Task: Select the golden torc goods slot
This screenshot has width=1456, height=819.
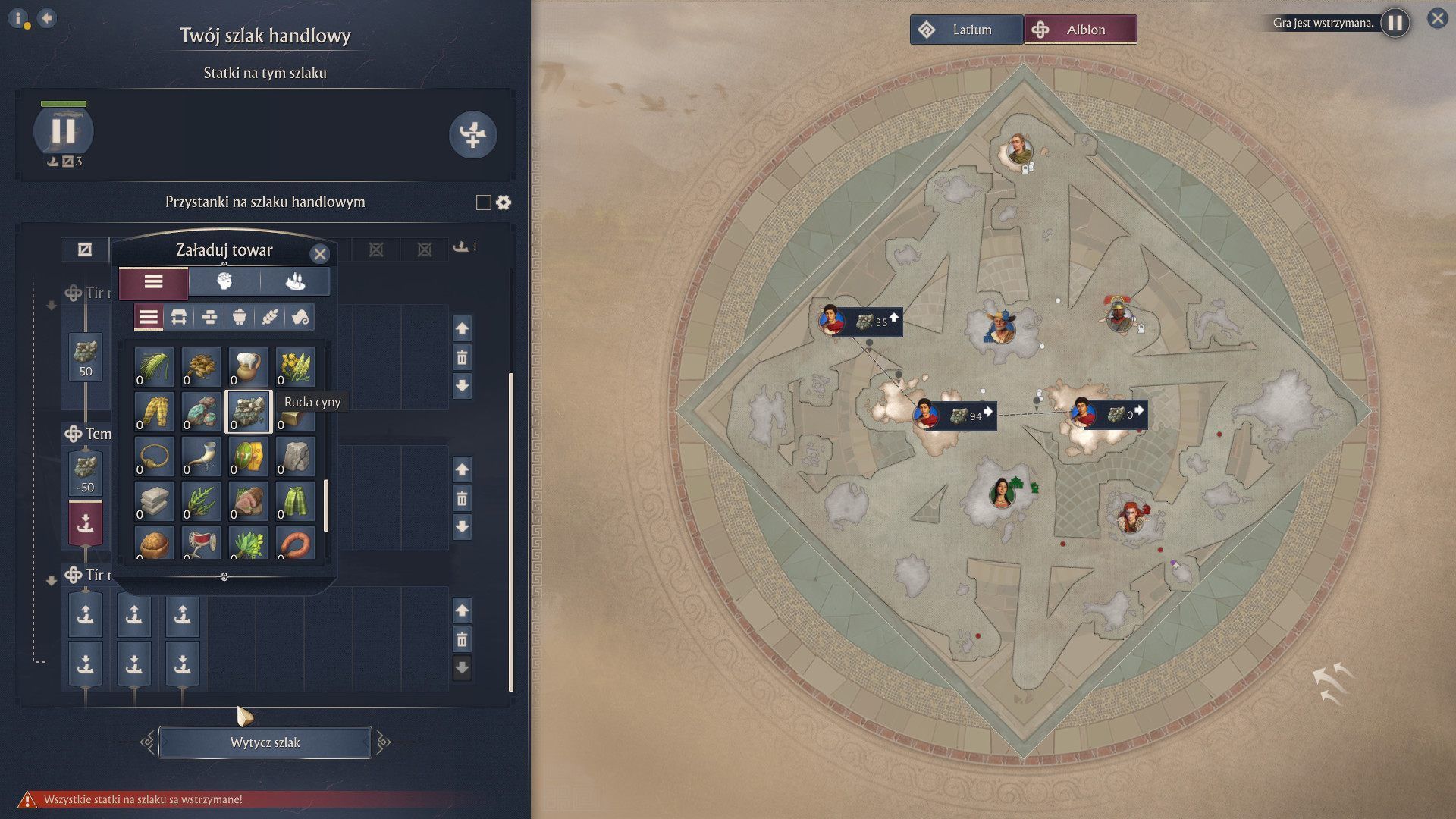Action: click(x=154, y=456)
